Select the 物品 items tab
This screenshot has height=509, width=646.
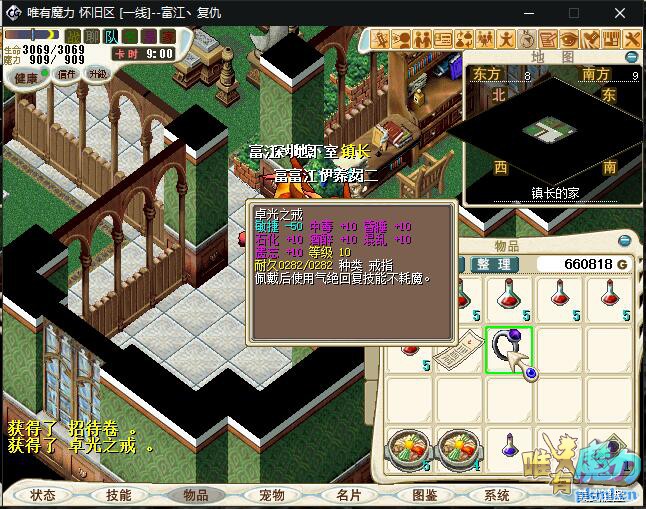(x=195, y=495)
